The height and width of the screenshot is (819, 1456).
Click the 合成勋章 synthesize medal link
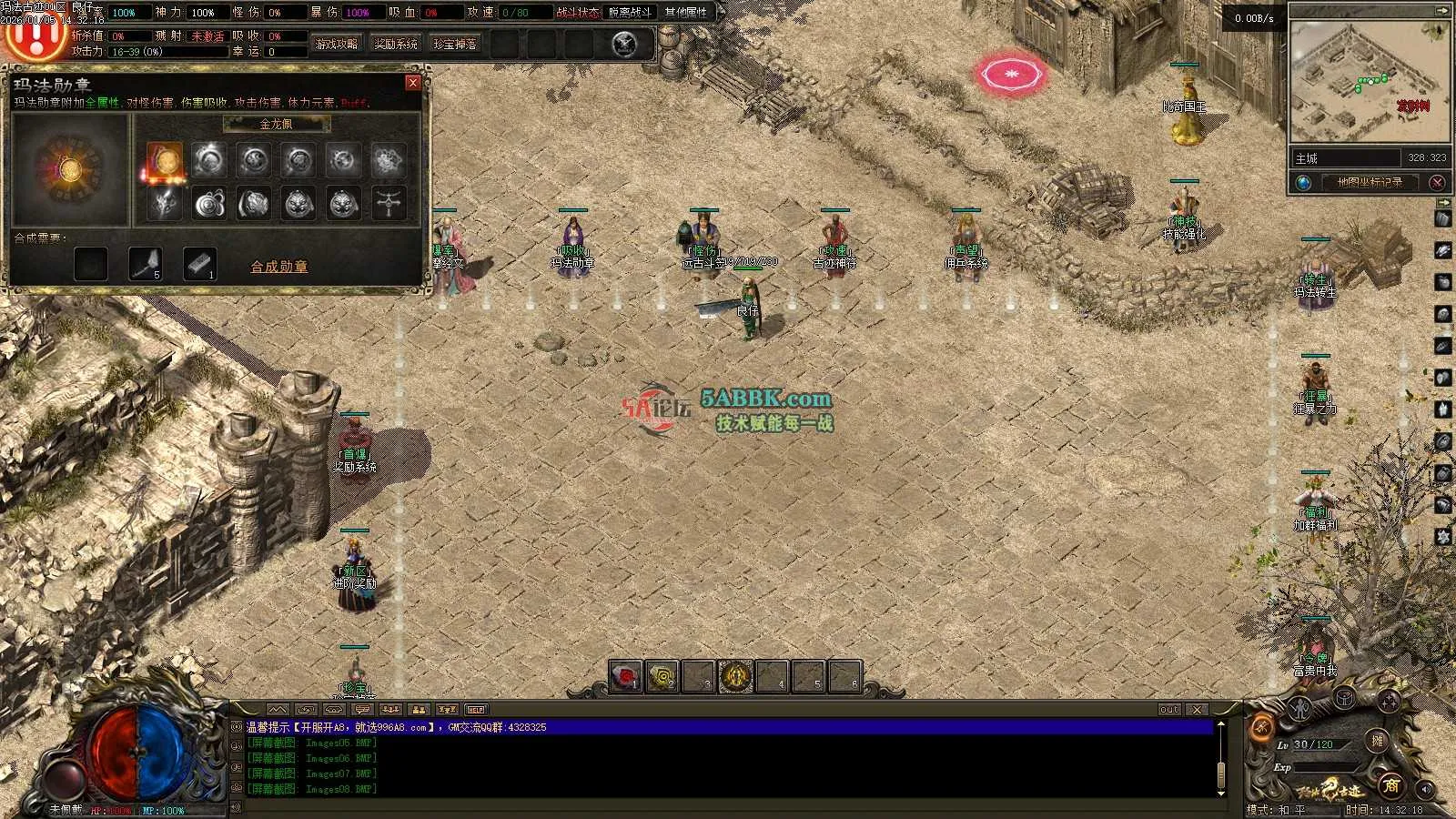pyautogui.click(x=278, y=267)
